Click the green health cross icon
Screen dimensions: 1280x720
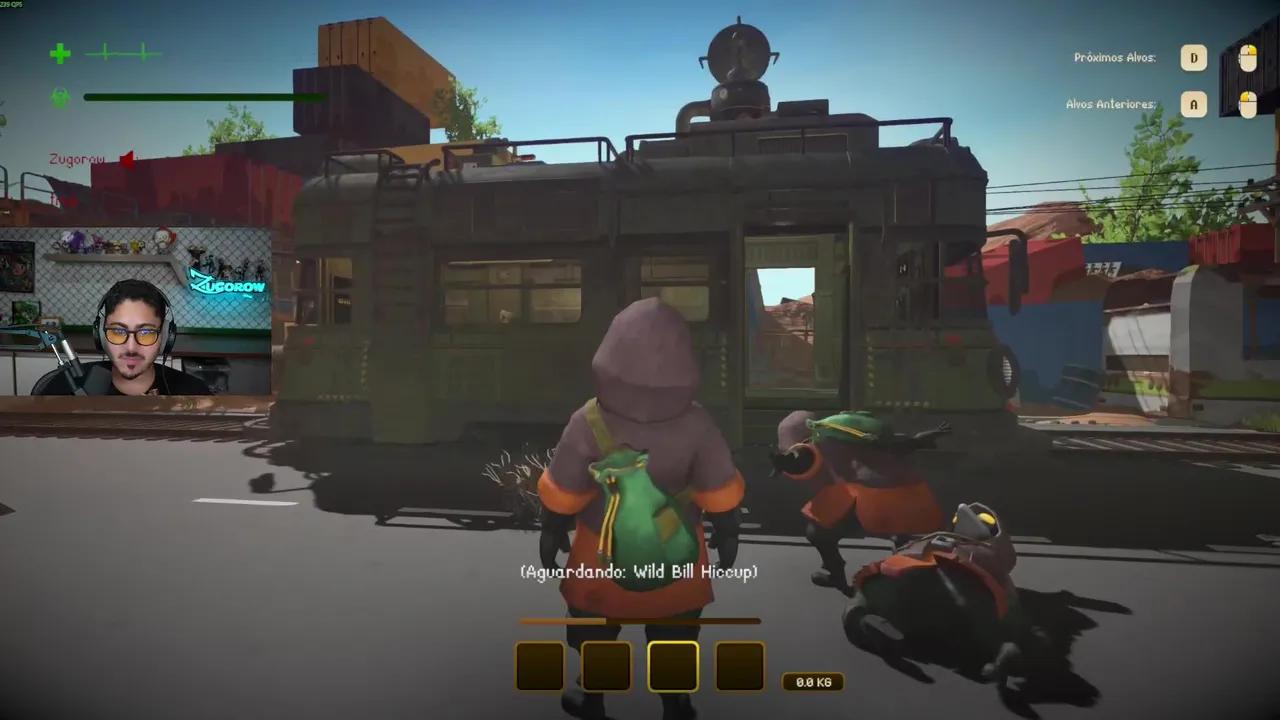(59, 55)
